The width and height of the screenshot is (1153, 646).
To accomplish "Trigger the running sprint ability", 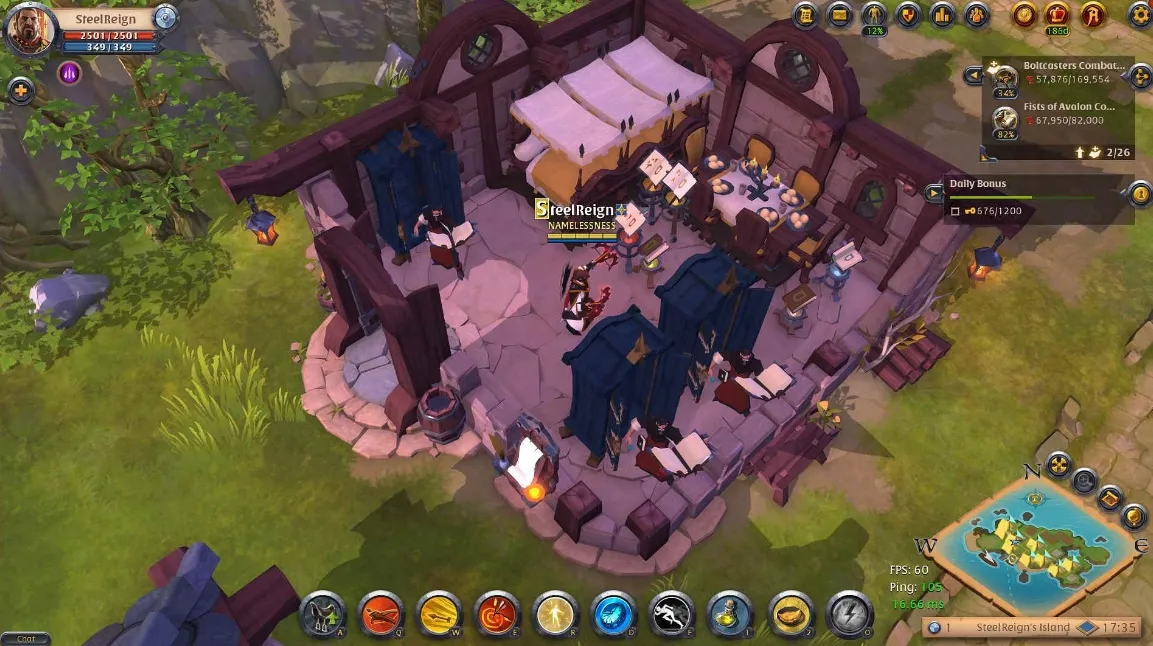I will [x=672, y=613].
